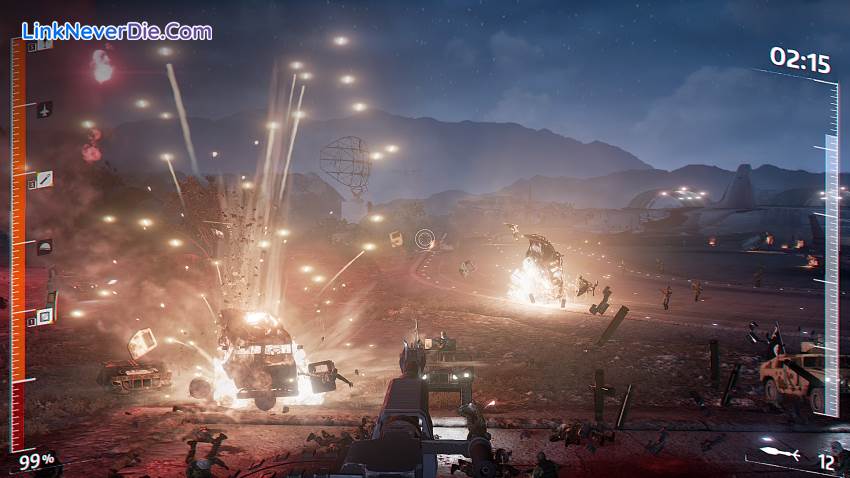Select the bottom square support icon
Screen dimensions: 850x478
[44, 317]
